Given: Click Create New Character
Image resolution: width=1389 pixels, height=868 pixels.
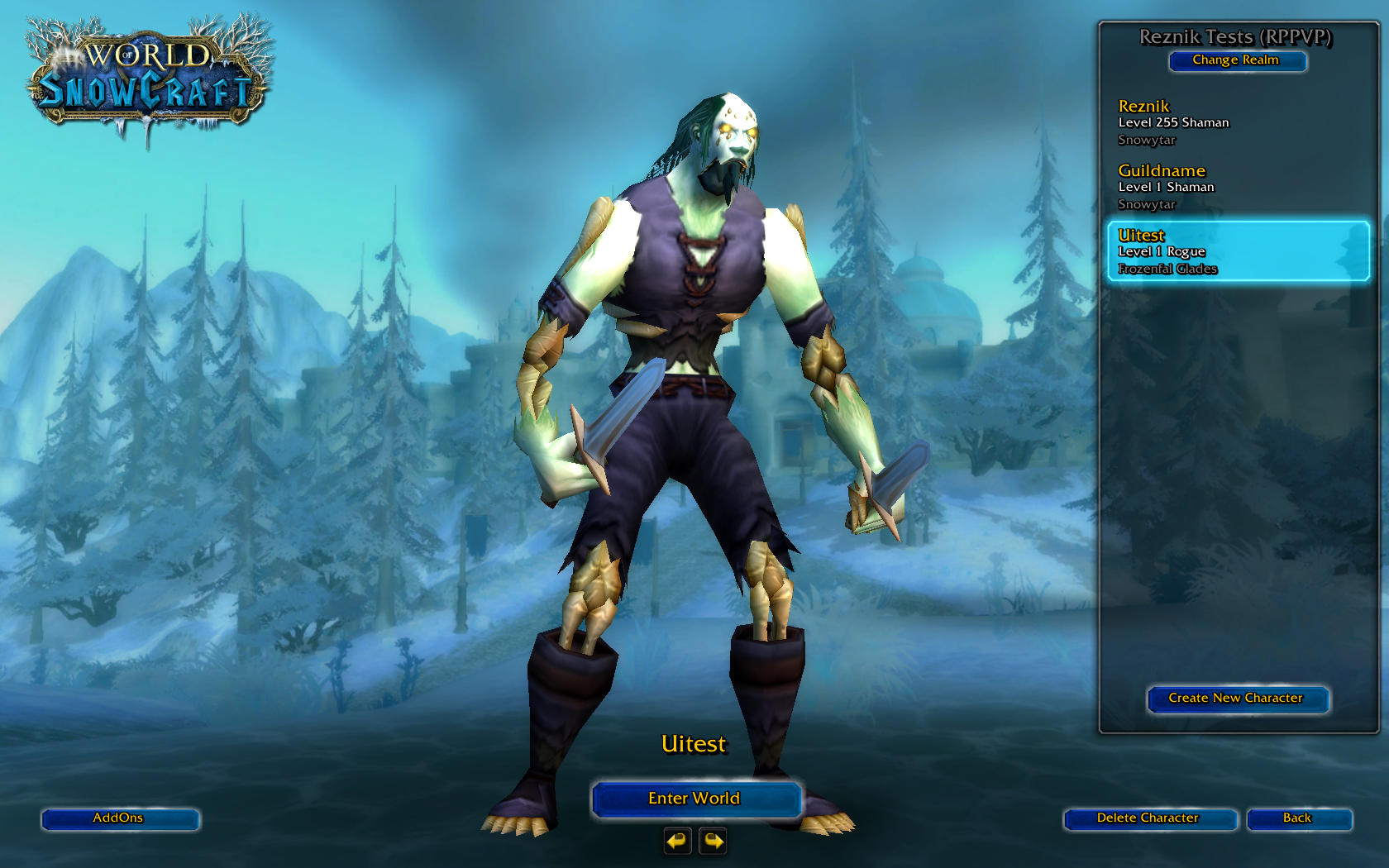Looking at the screenshot, I should pyautogui.click(x=1237, y=699).
